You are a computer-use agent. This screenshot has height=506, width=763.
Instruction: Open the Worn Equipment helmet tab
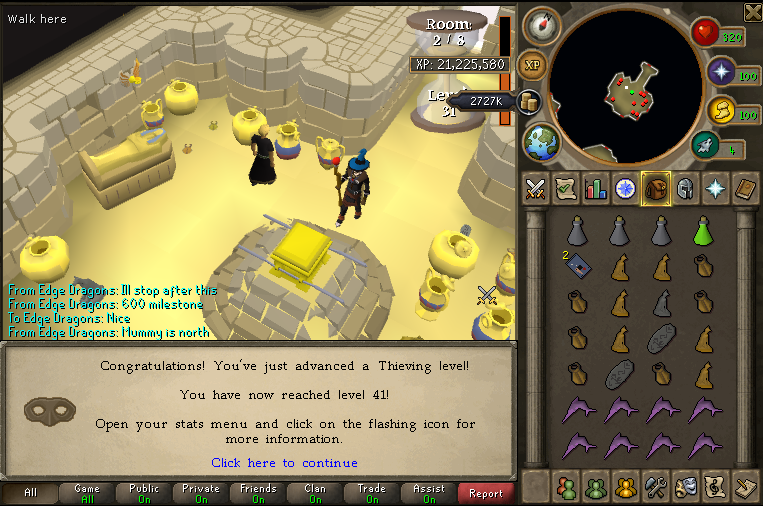686,188
